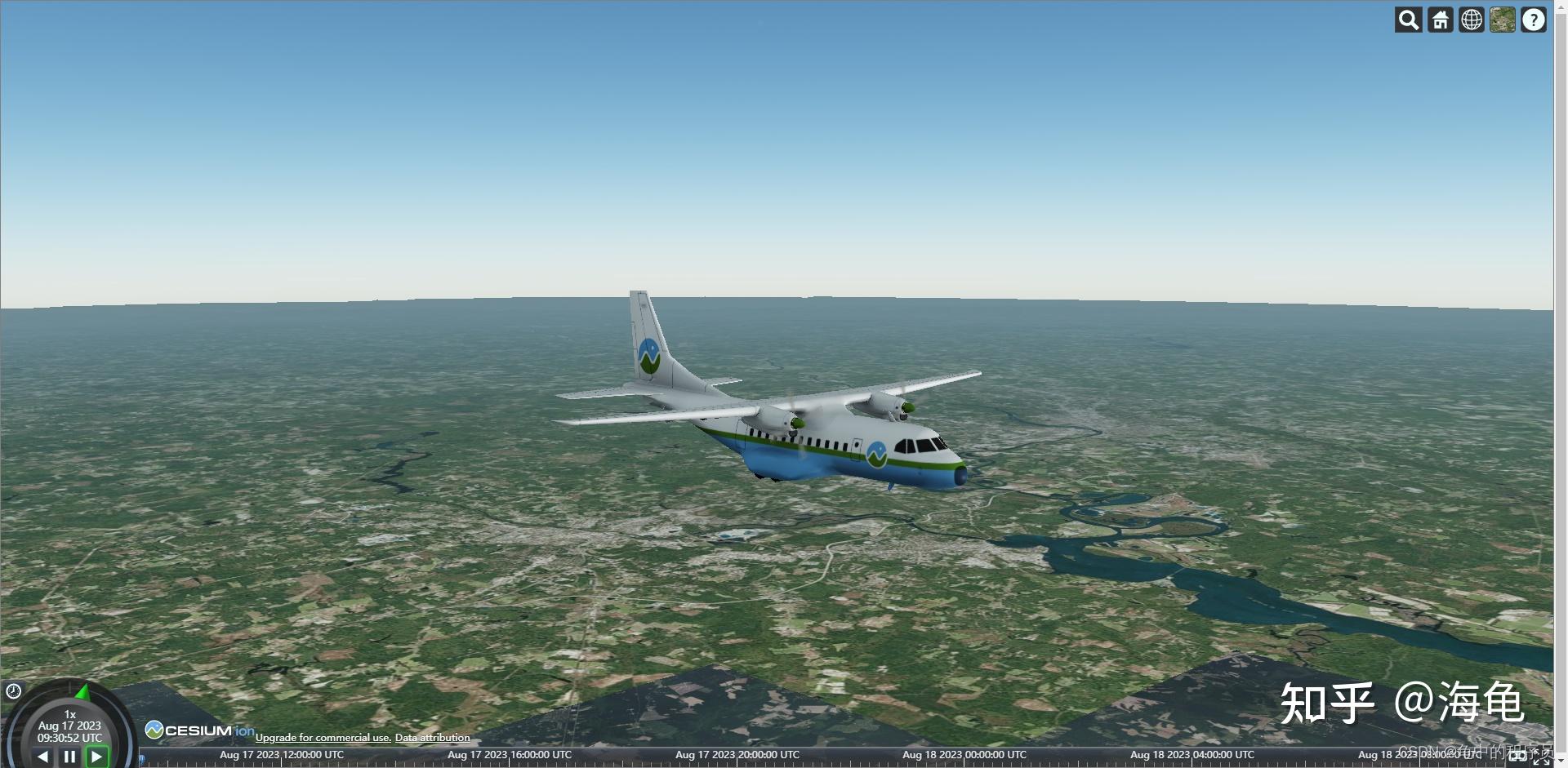The width and height of the screenshot is (1568, 768).
Task: Click the small dropdown arrow at bottom right
Action: coord(1561,761)
